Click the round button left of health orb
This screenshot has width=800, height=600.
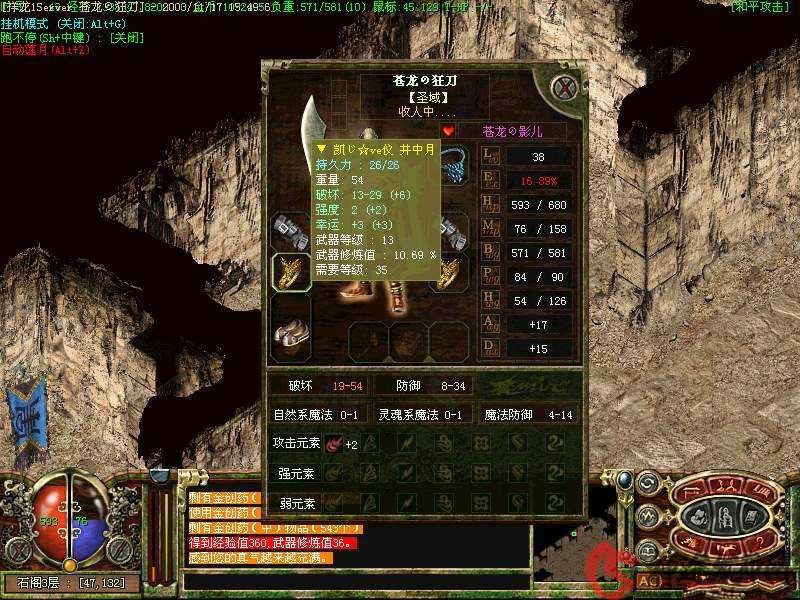click(x=17, y=549)
